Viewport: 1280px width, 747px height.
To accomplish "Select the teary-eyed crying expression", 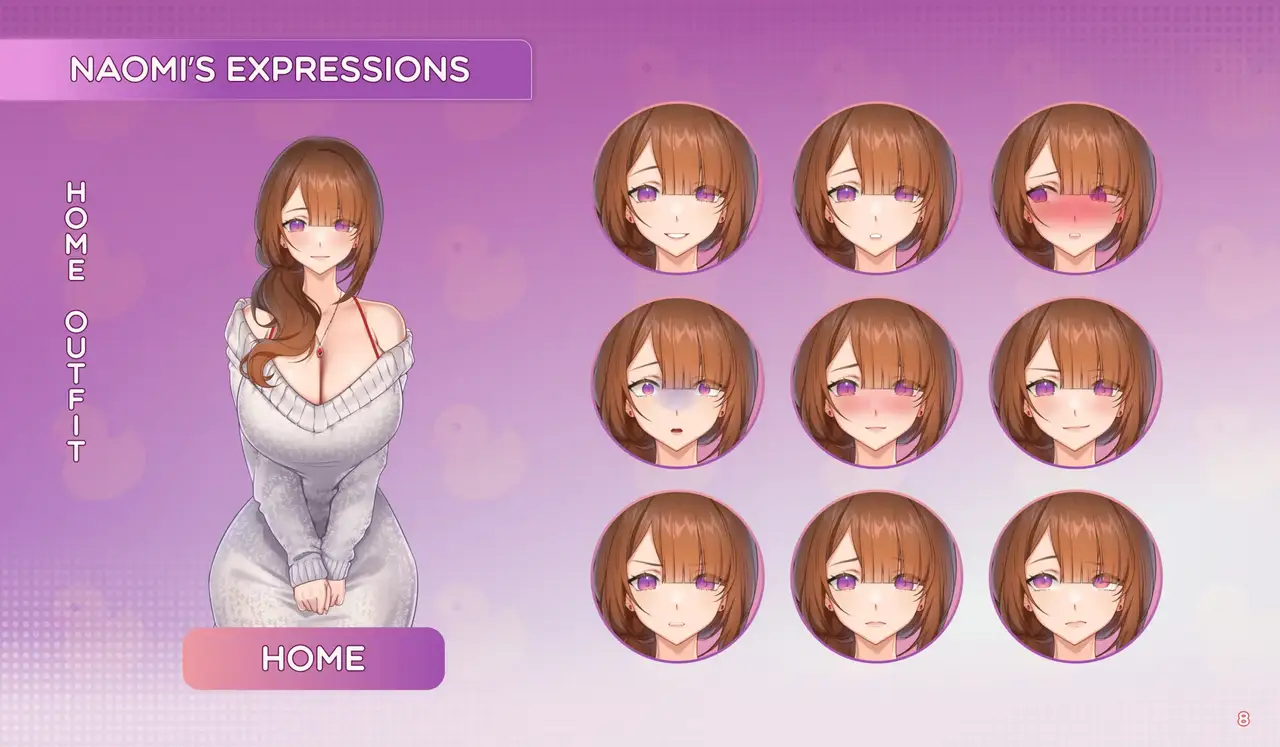I will 1076,576.
